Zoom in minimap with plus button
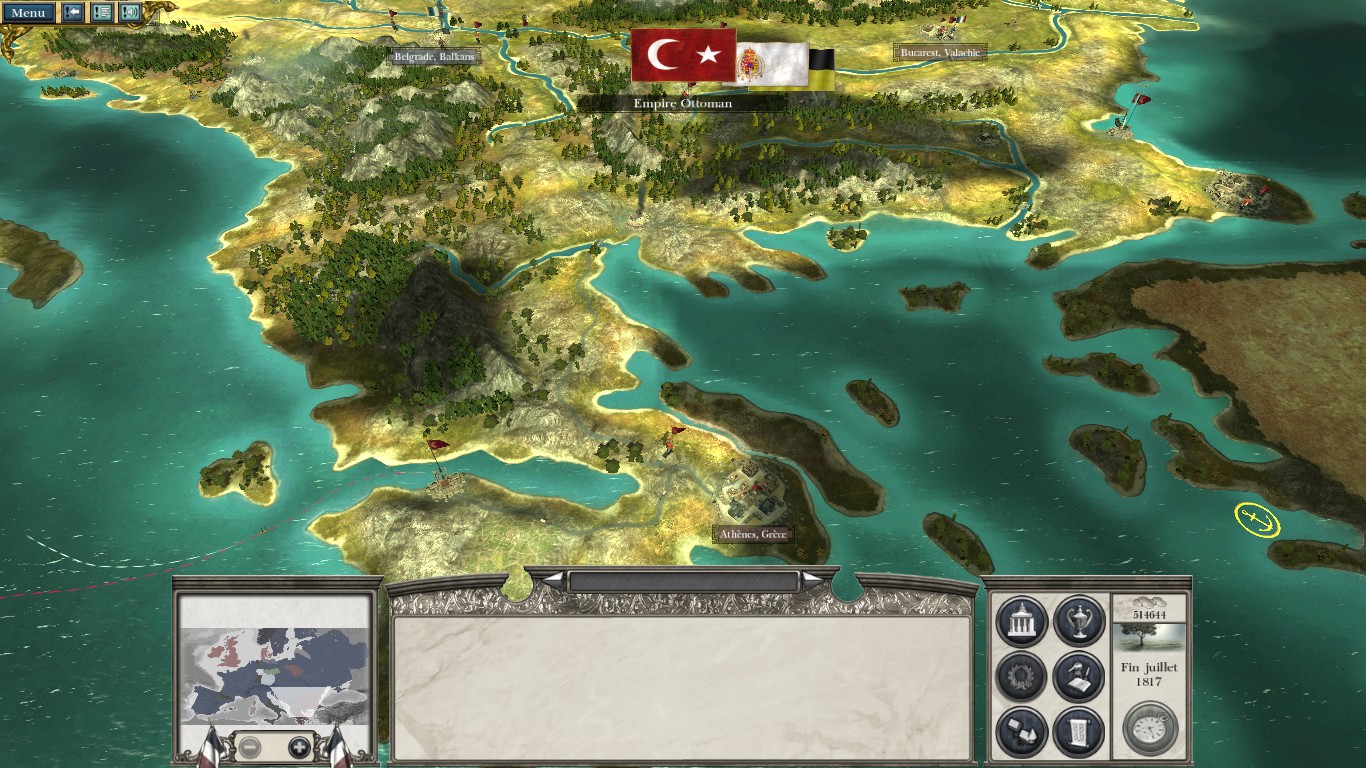This screenshot has width=1366, height=768. (299, 747)
